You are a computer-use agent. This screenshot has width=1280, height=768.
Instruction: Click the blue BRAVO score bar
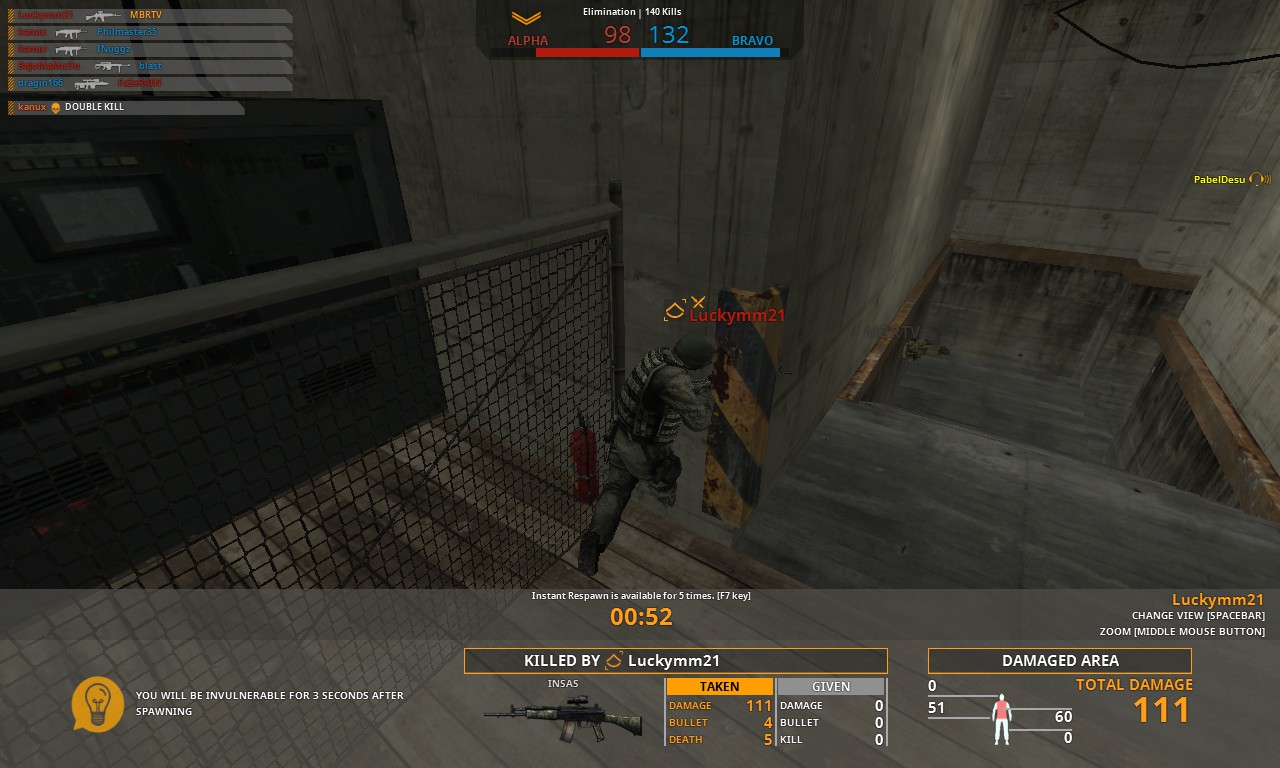click(x=710, y=52)
